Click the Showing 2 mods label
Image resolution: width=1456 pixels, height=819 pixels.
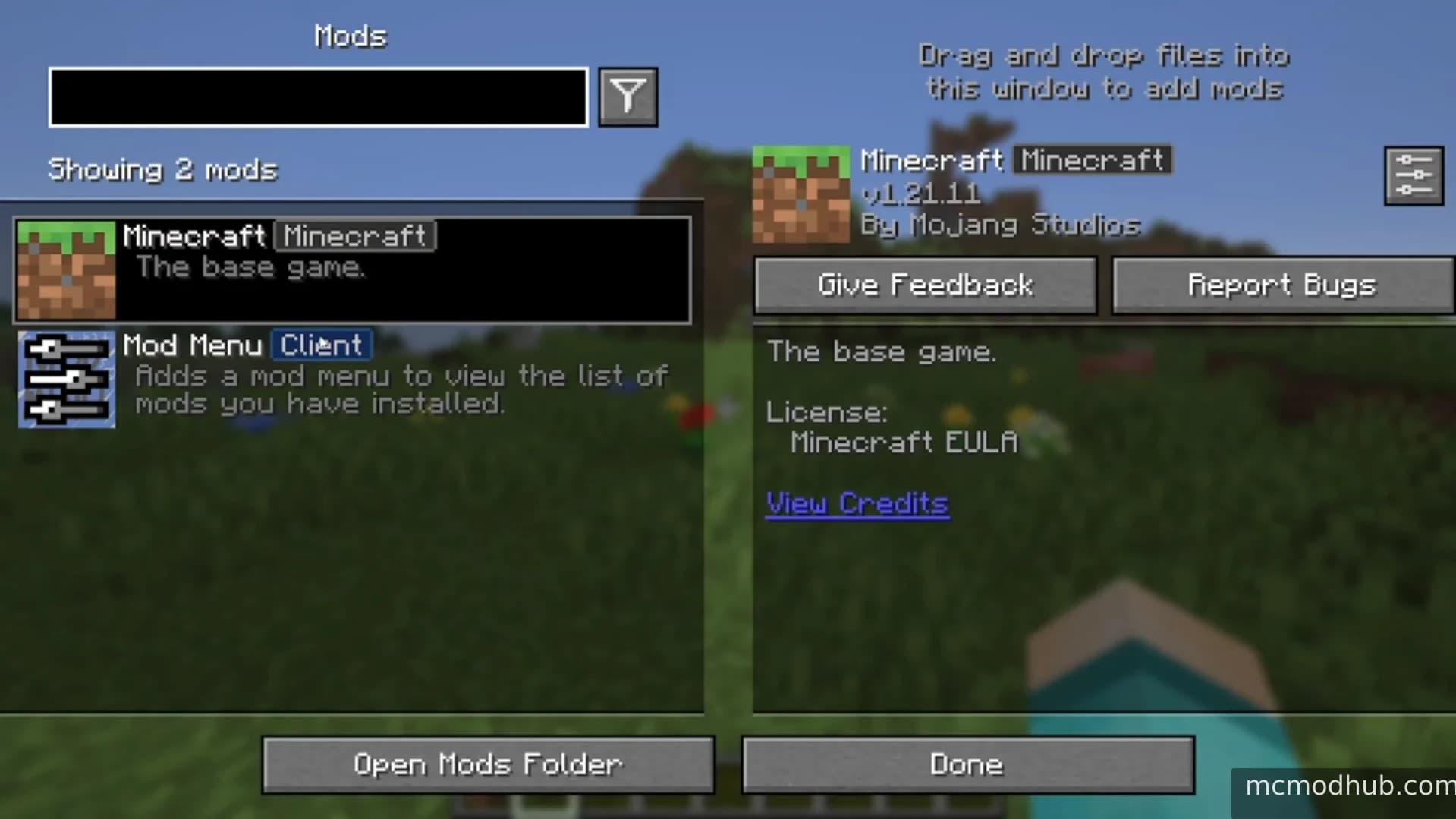pos(162,169)
